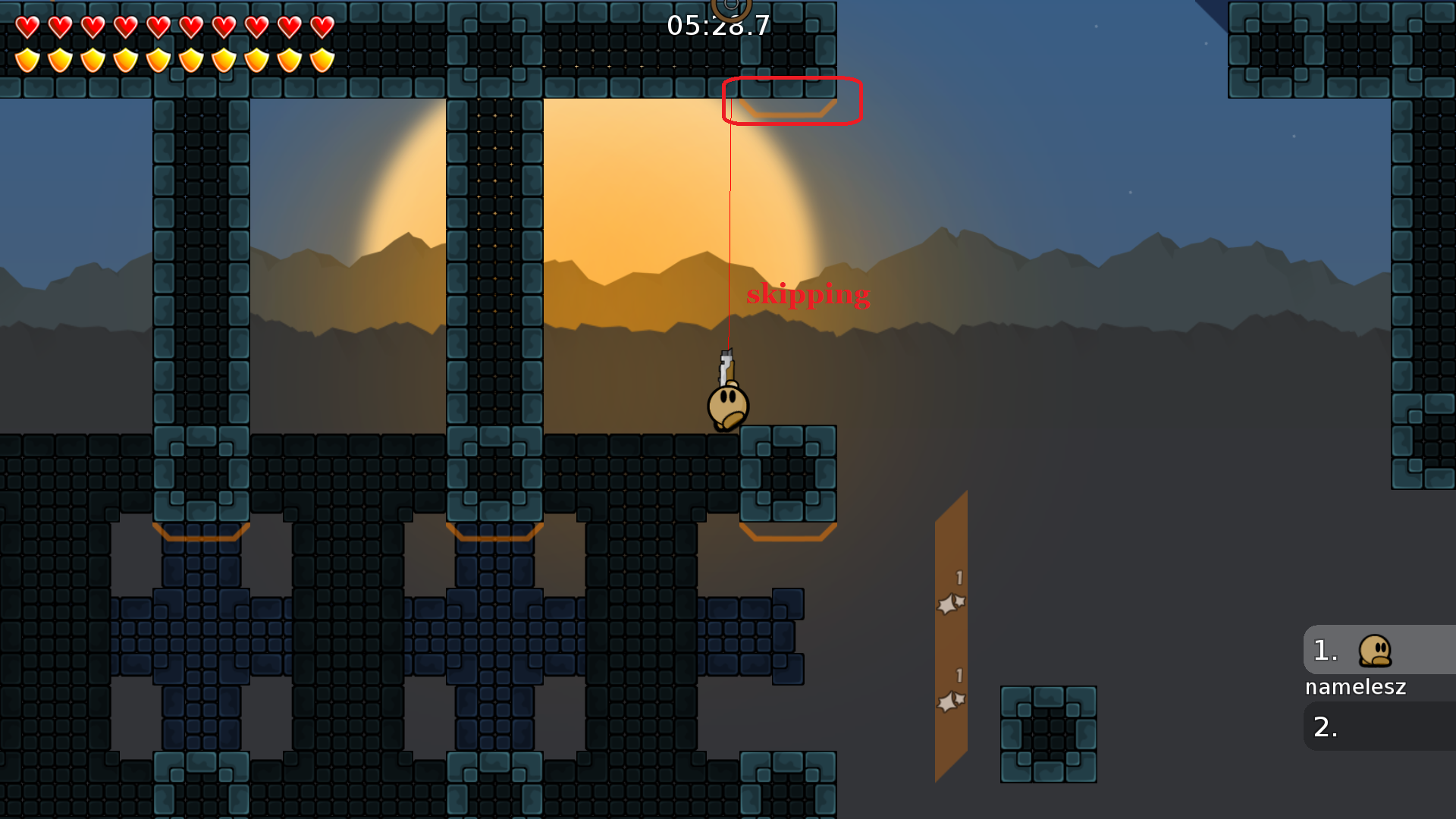Click the fifth shield in the armor row

click(158, 58)
